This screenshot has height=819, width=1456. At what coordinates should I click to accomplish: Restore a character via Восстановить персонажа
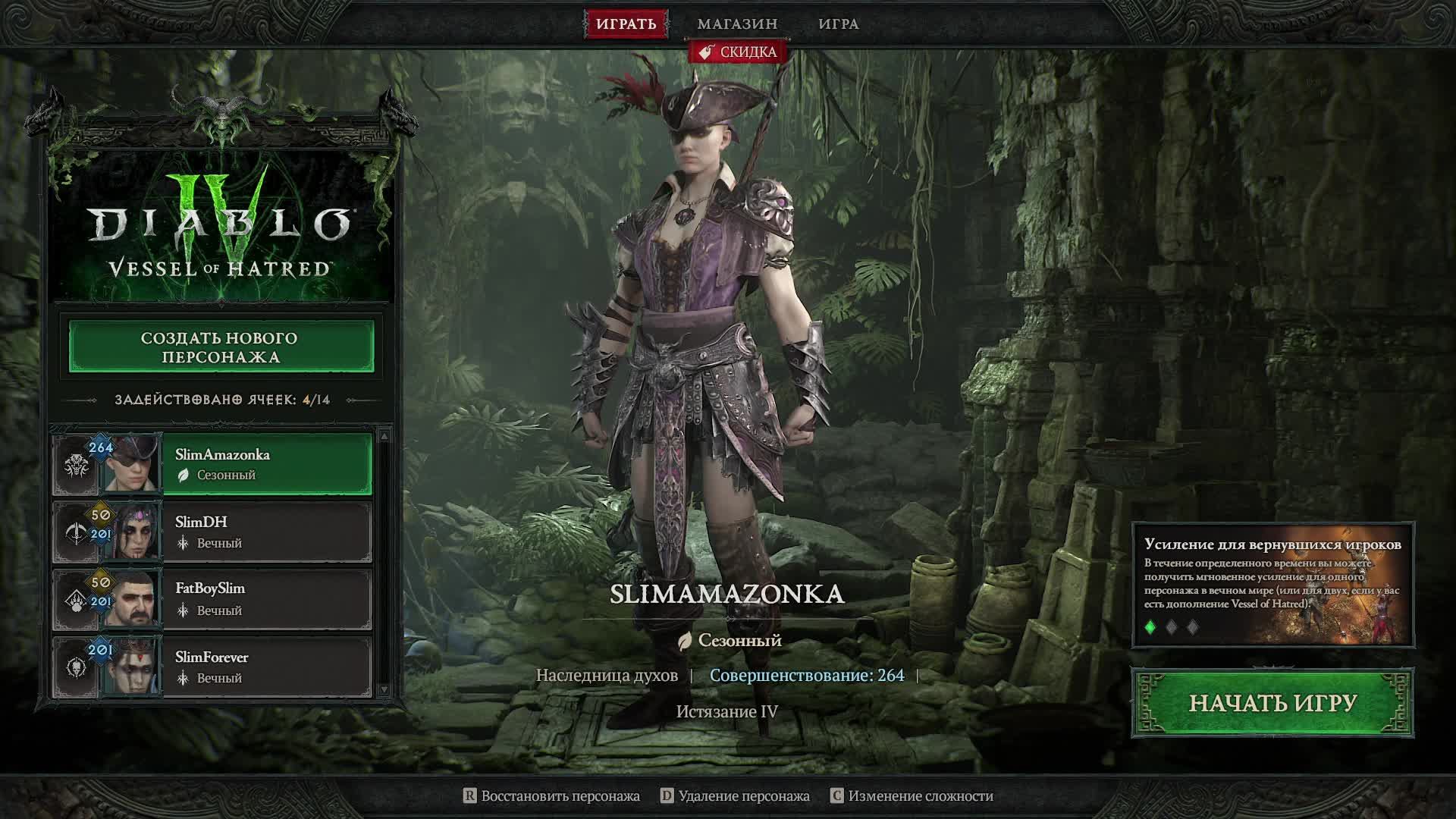click(x=552, y=795)
